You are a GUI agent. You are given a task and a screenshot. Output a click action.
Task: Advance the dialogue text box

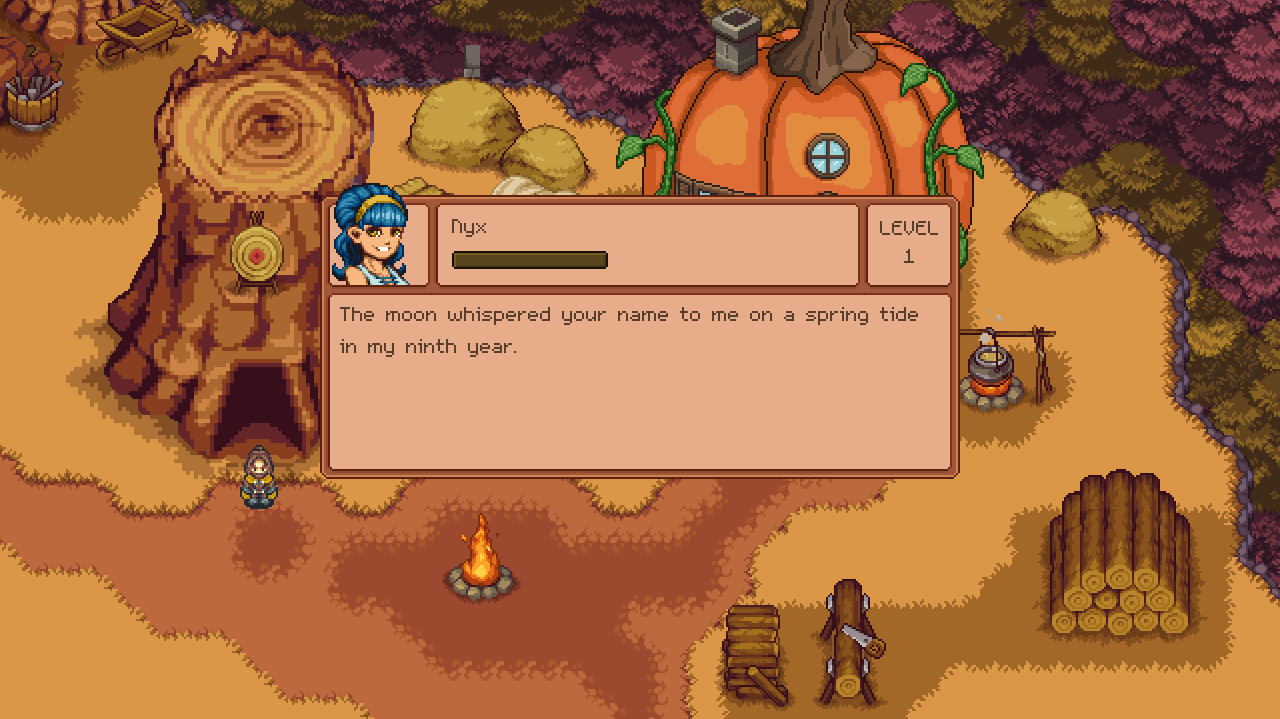tap(640, 382)
